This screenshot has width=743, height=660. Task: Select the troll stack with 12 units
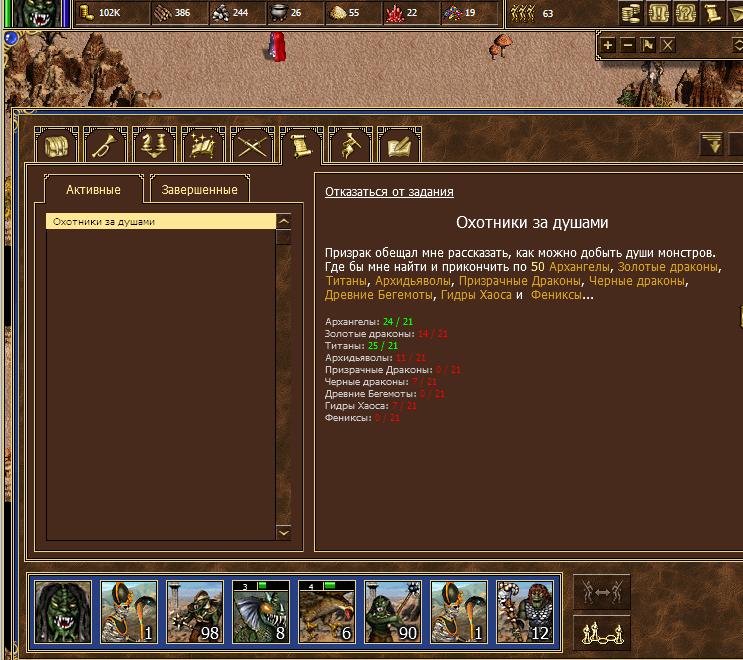524,610
